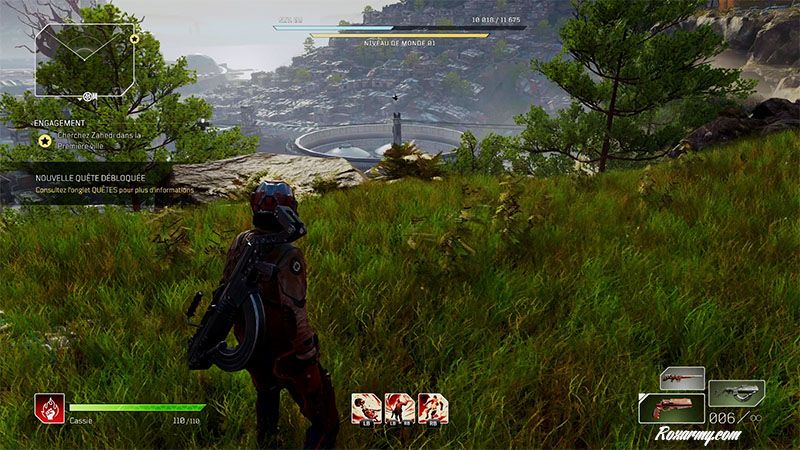This screenshot has height=450, width=800.
Task: Activate the middle skill icon
Action: tap(399, 407)
